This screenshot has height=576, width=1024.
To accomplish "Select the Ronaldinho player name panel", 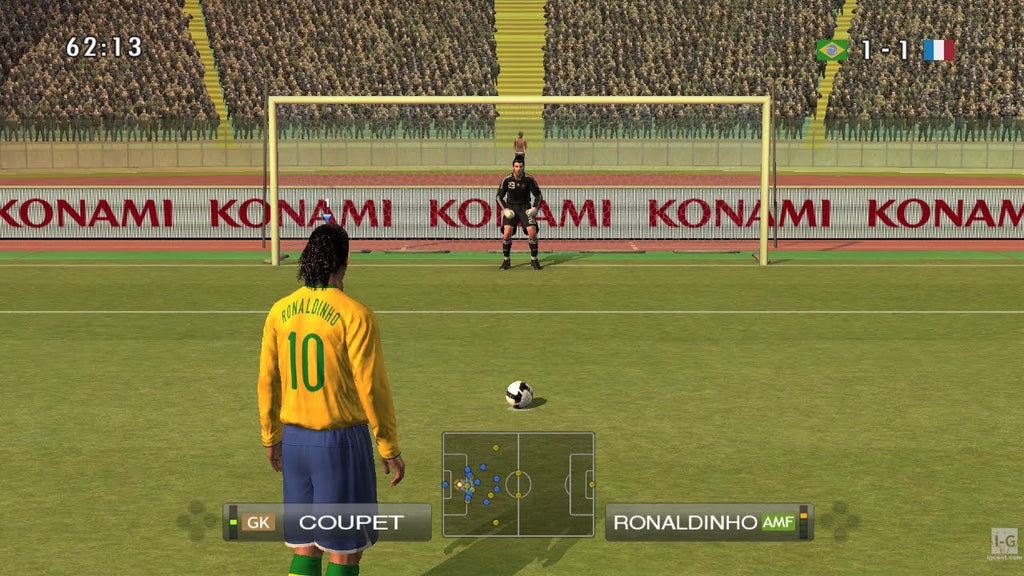I will (x=708, y=522).
